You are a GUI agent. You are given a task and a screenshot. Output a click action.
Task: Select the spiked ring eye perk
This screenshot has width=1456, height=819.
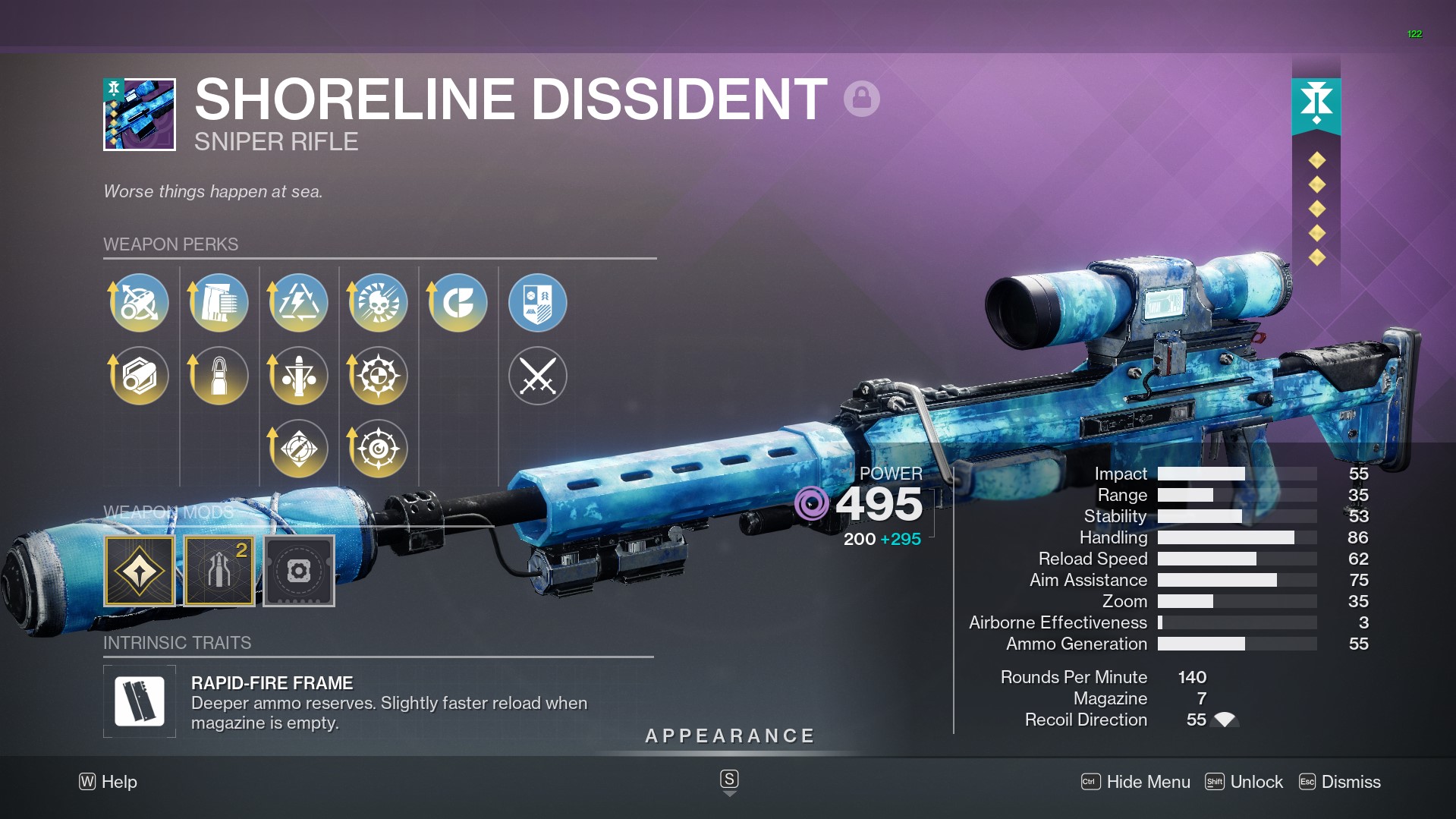(379, 449)
